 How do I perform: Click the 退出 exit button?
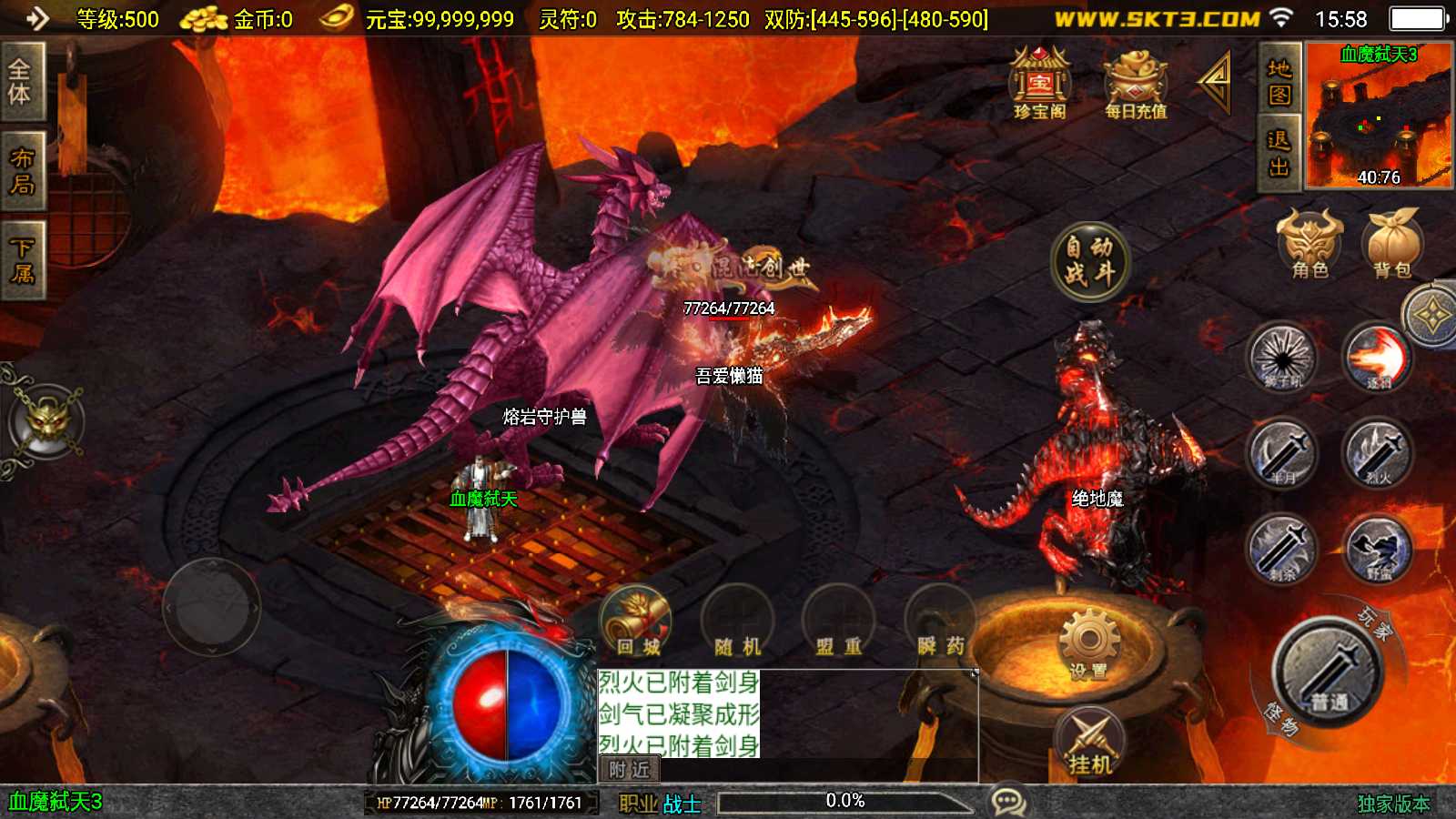[x=1279, y=154]
